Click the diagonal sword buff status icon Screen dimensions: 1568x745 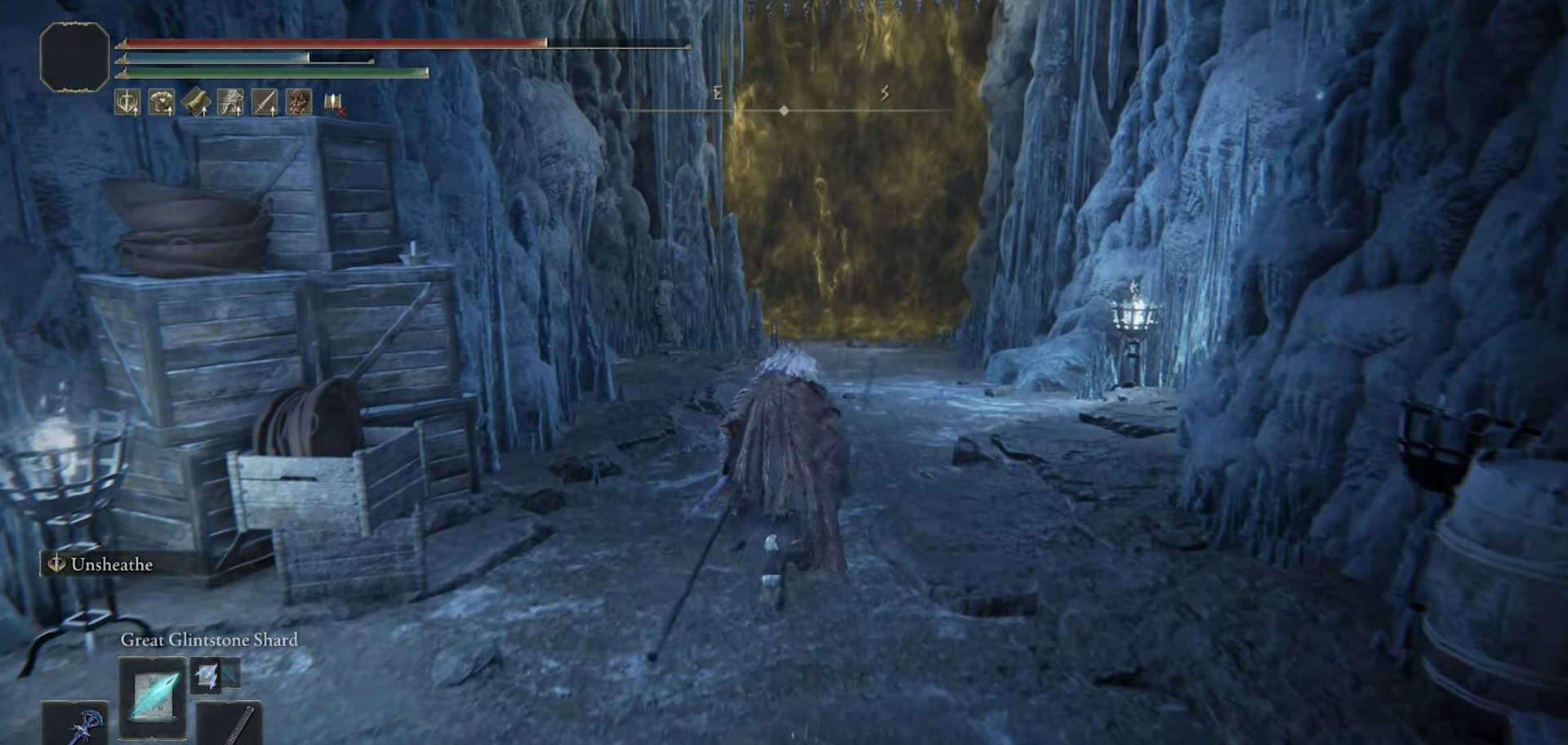click(x=265, y=102)
